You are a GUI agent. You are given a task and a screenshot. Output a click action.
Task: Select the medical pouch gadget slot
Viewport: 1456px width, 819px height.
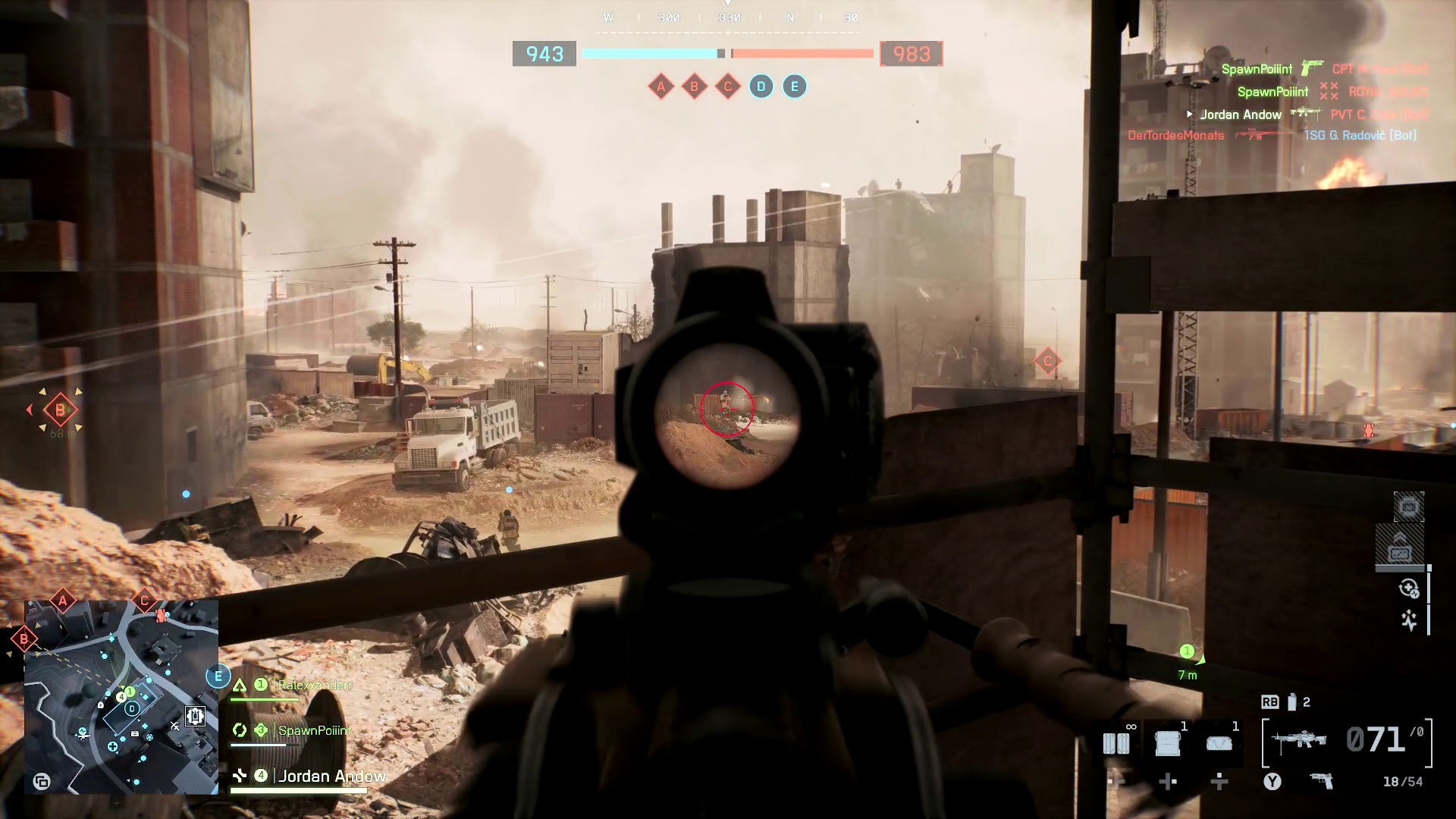click(x=1219, y=742)
